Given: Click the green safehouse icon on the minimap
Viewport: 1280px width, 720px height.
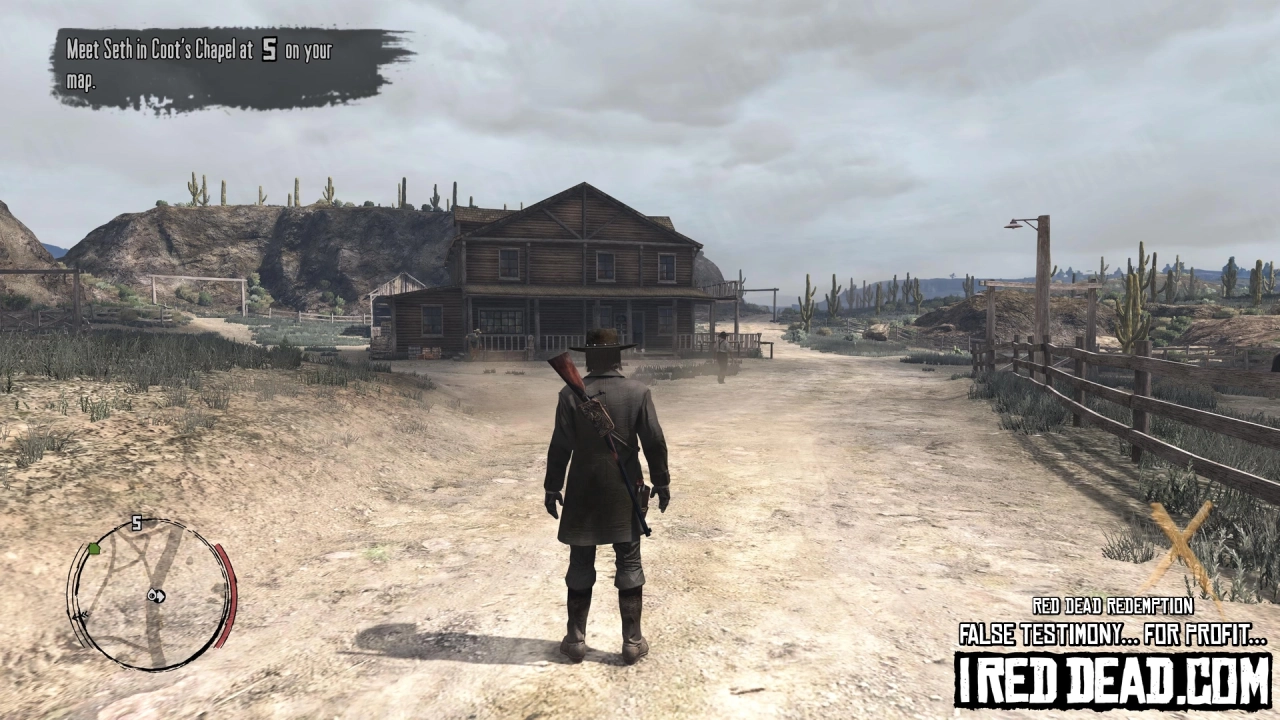Looking at the screenshot, I should [93, 548].
